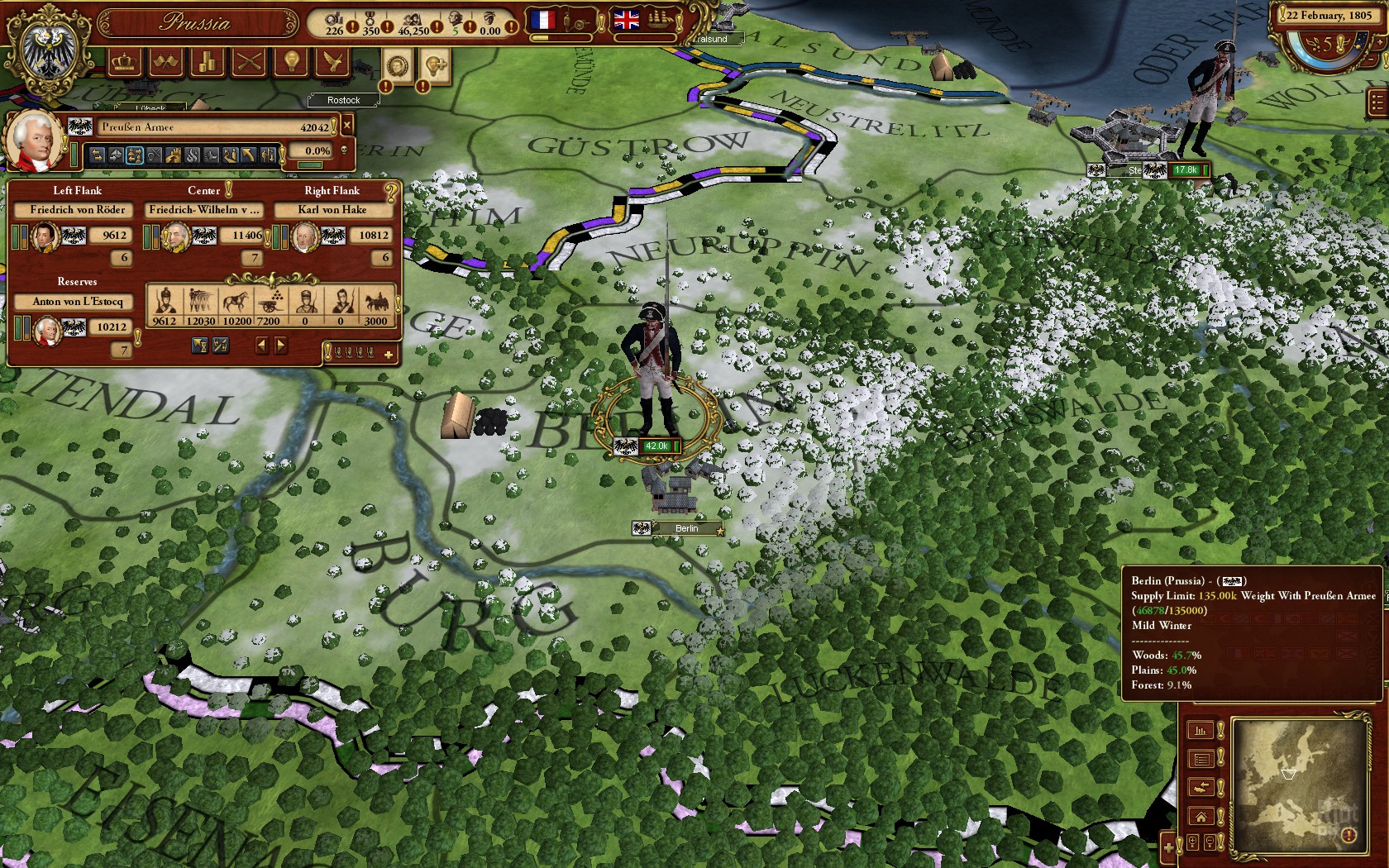Open the crown government menu
Image resolution: width=1389 pixels, height=868 pixels.
click(124, 62)
